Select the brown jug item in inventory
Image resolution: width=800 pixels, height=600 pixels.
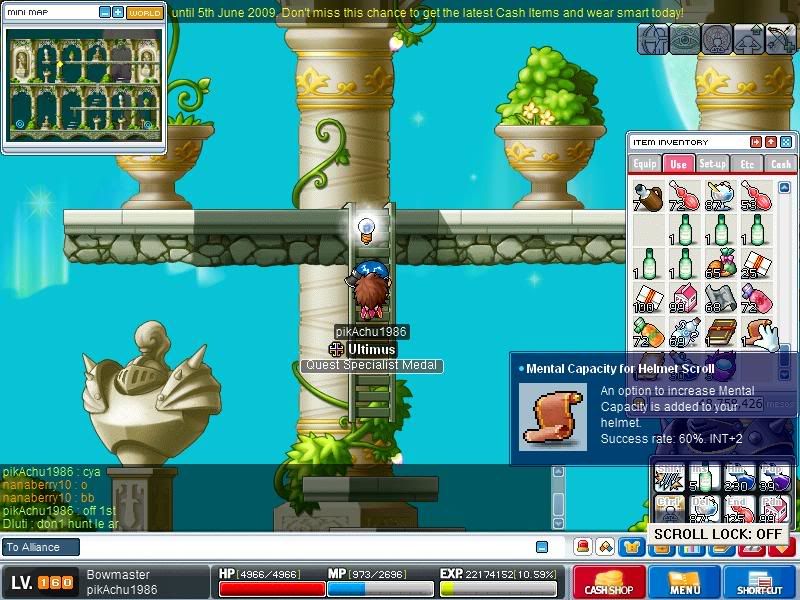tap(647, 195)
